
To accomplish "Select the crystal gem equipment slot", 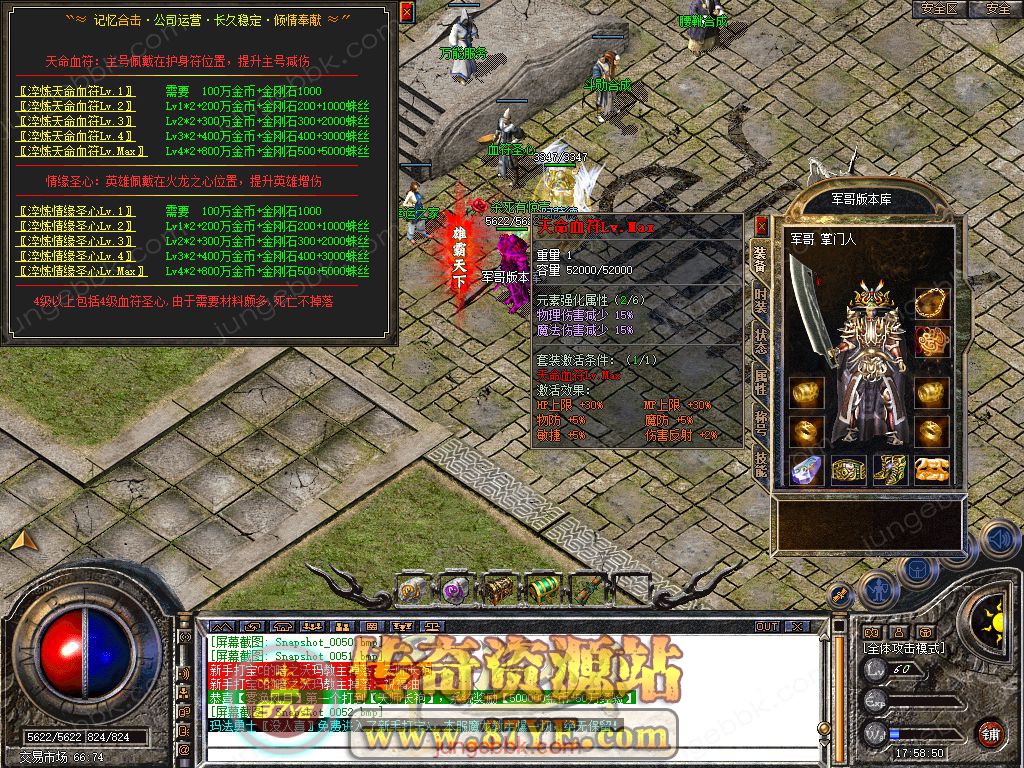I will [x=806, y=469].
